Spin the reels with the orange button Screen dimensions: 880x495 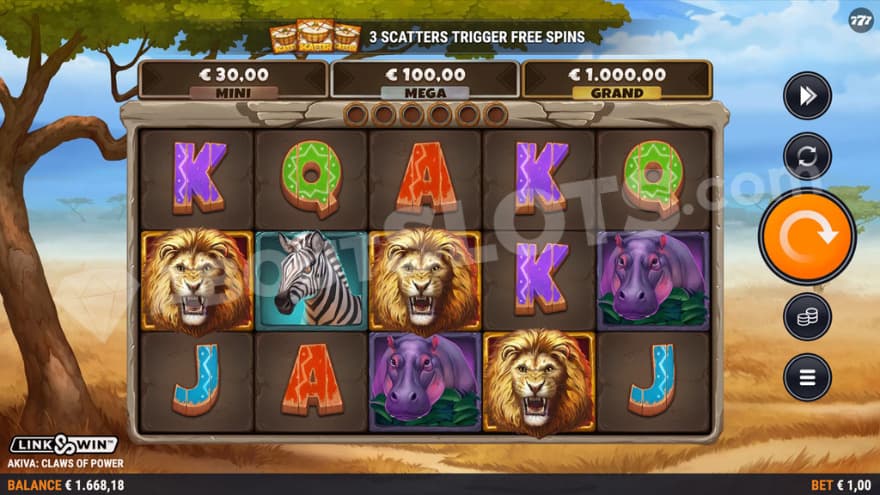point(807,237)
